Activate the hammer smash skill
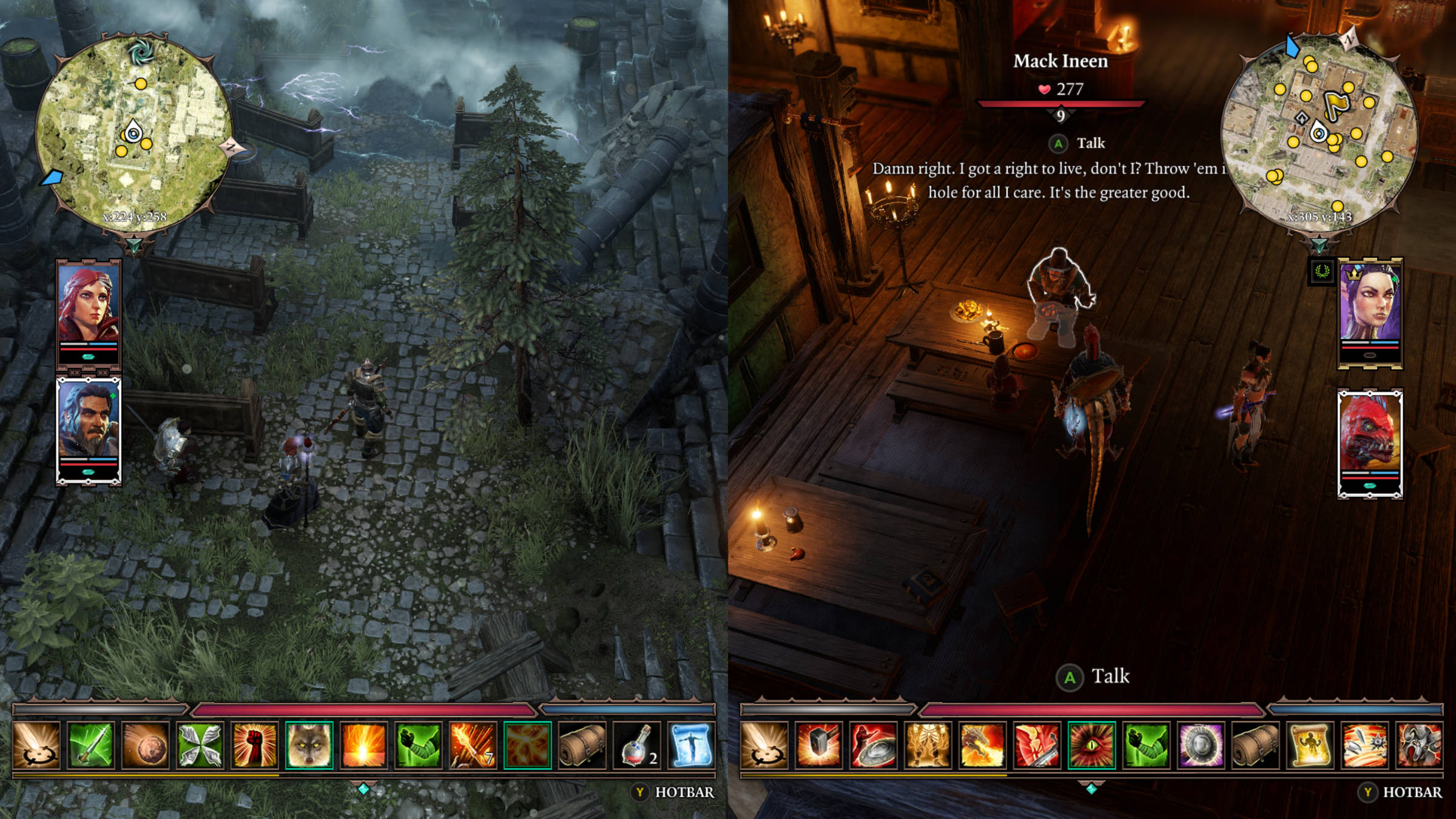 click(x=818, y=745)
